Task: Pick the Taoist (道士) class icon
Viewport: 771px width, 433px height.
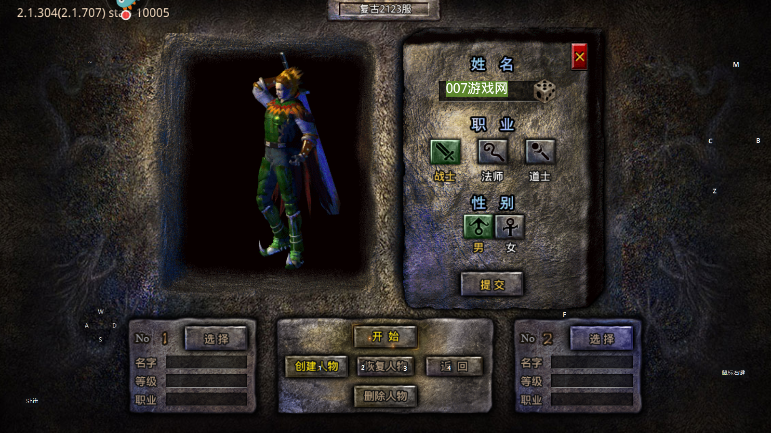Action: [x=540, y=151]
